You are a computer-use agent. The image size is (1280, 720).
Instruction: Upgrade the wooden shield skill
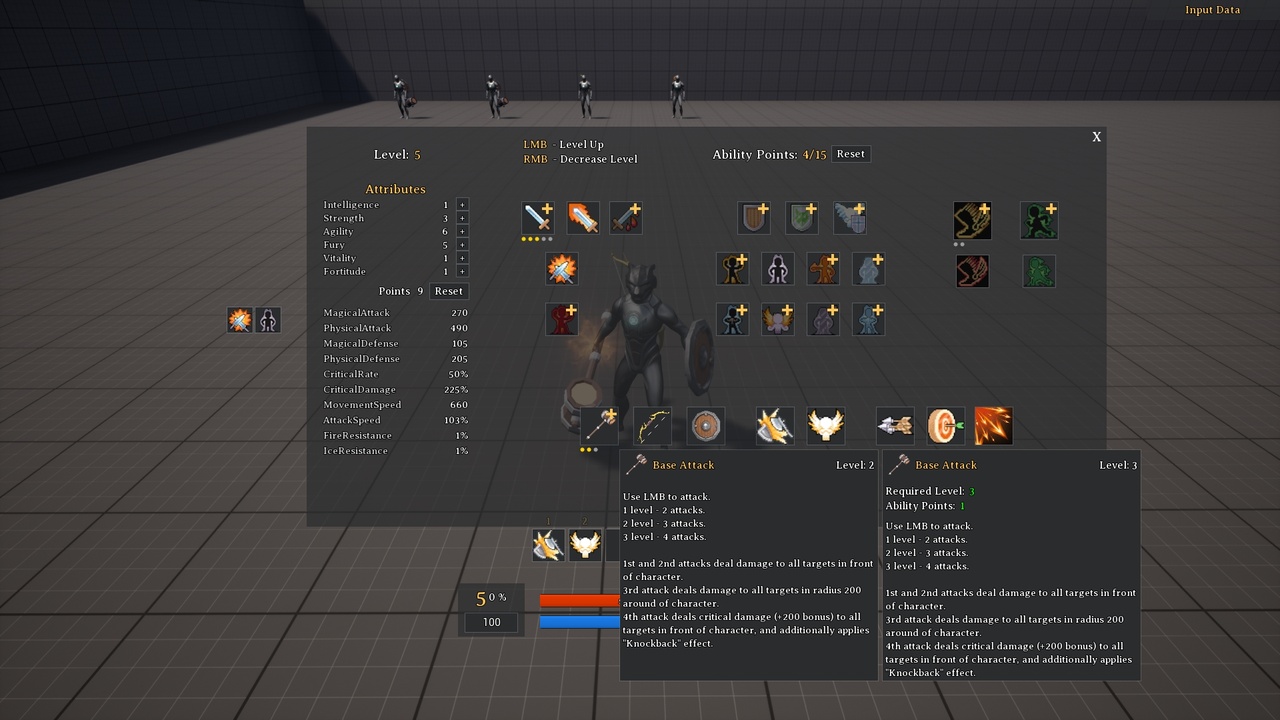(x=754, y=218)
